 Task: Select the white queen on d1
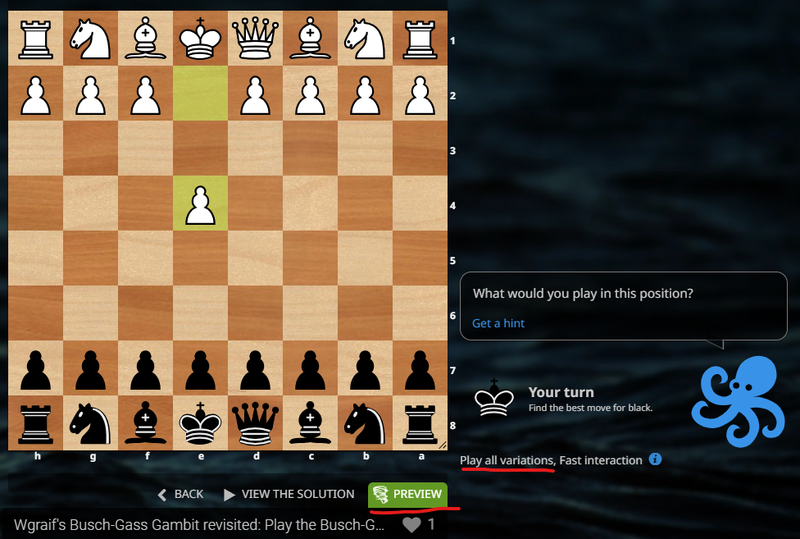click(x=256, y=40)
